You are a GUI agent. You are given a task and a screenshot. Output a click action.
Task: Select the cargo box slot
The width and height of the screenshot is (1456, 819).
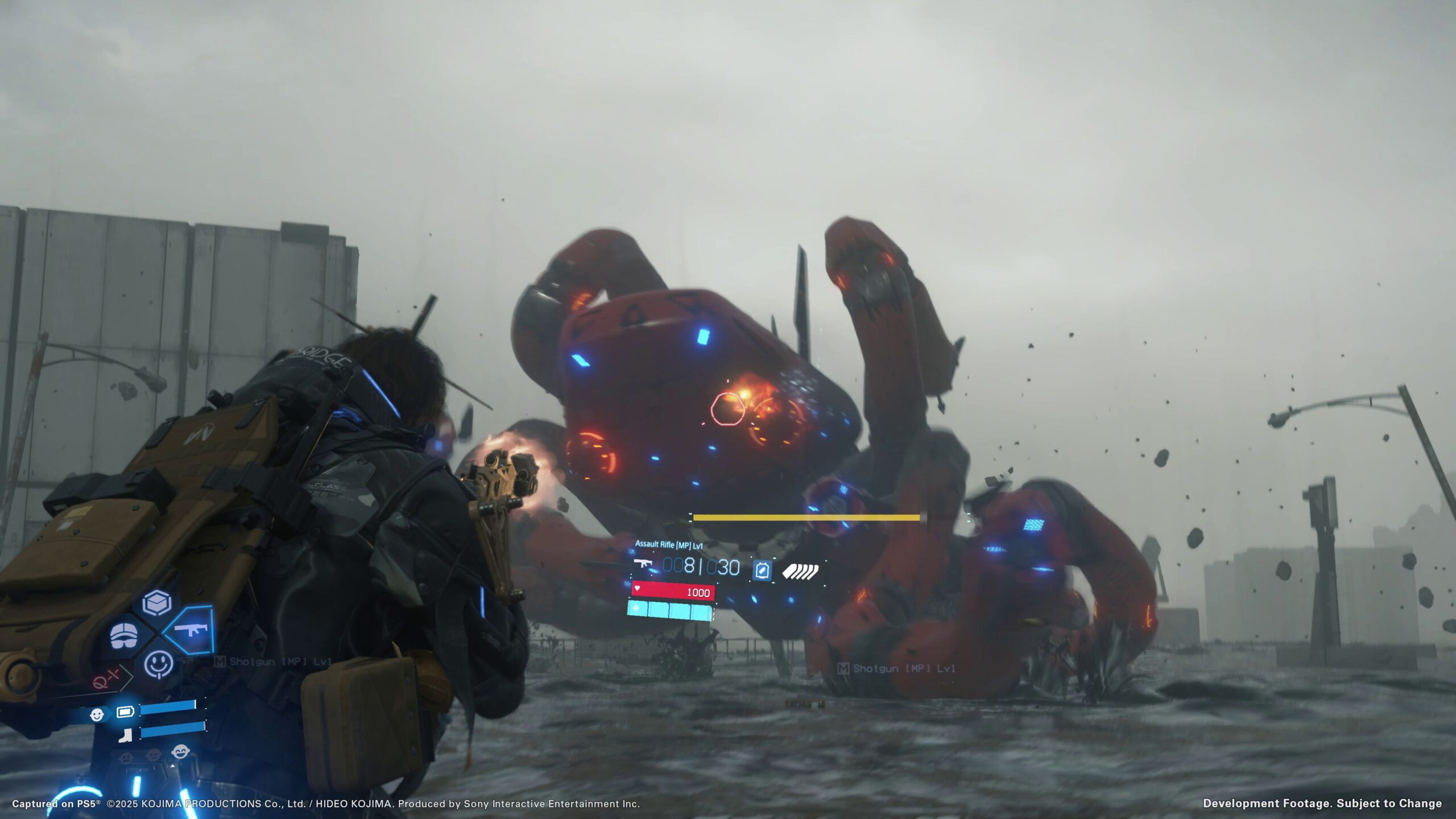pyautogui.click(x=157, y=602)
